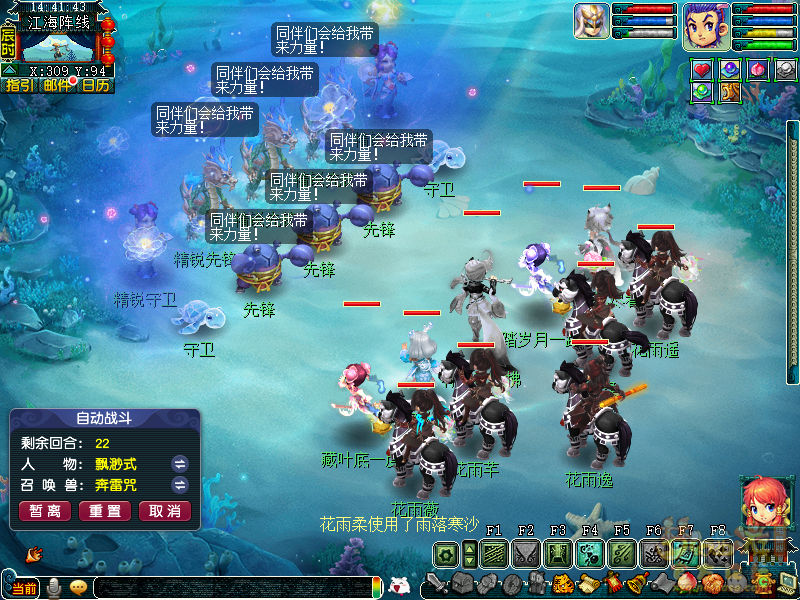Cancel auto battle with 取消
800x600 pixels.
(x=165, y=511)
